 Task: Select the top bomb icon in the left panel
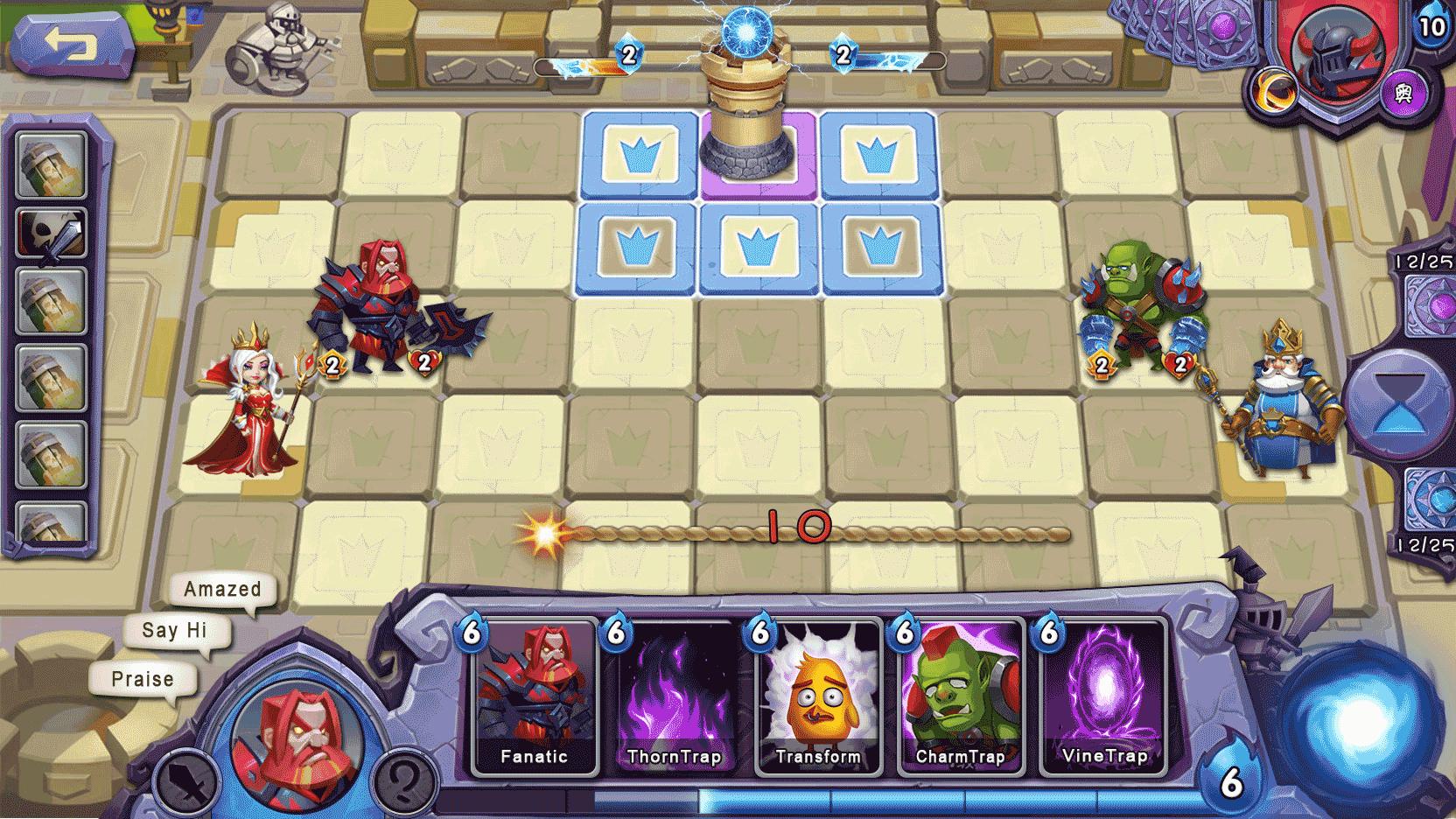(51, 164)
